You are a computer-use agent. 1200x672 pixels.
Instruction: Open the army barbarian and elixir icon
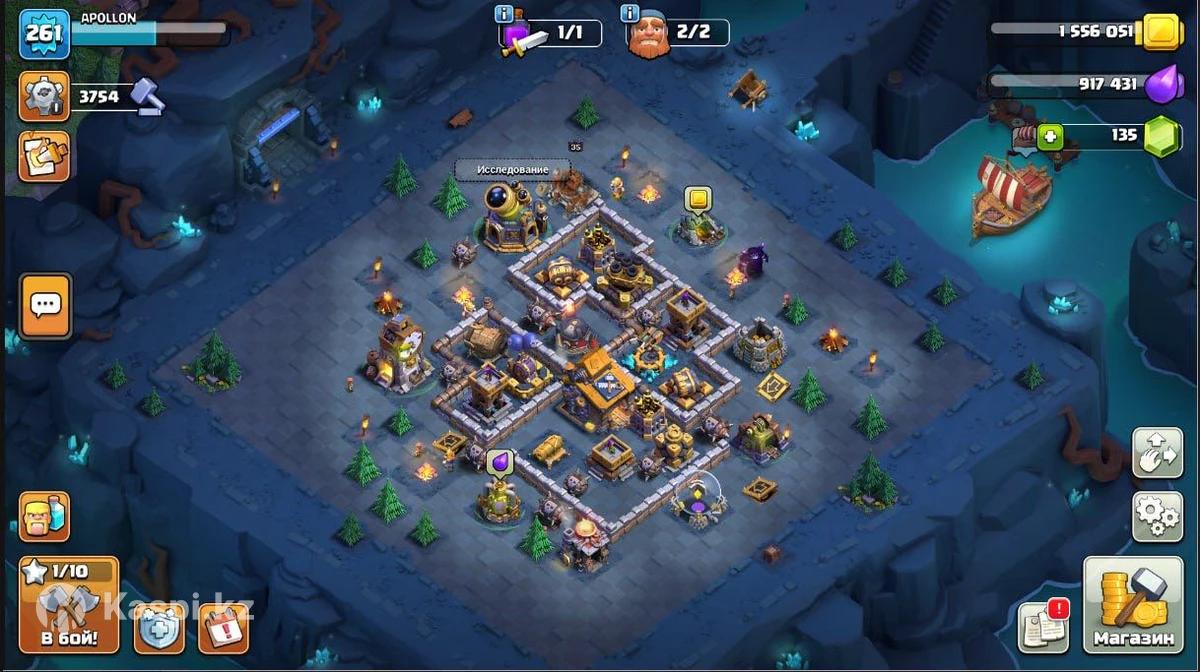coord(45,516)
